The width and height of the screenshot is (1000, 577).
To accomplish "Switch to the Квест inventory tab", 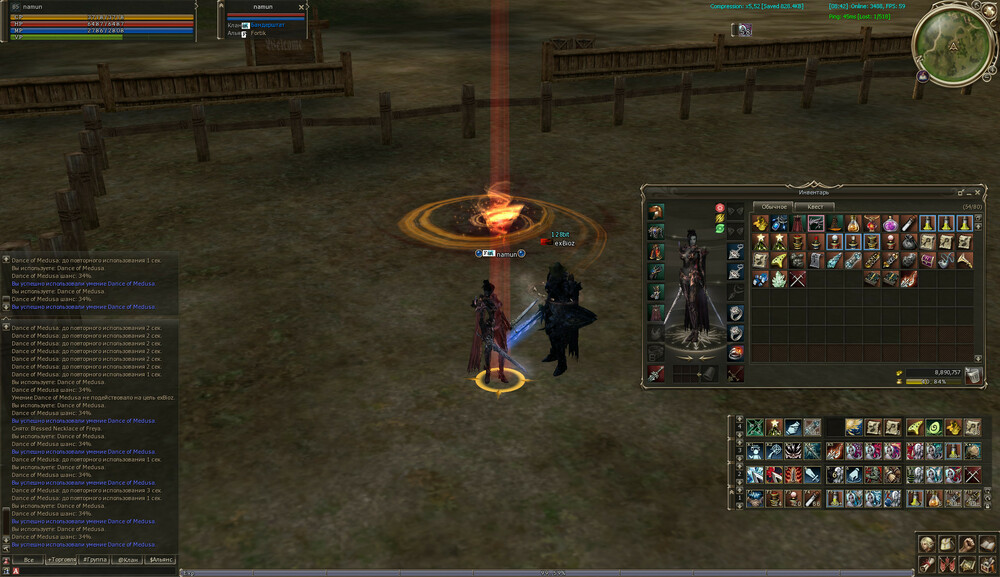I will coord(814,207).
